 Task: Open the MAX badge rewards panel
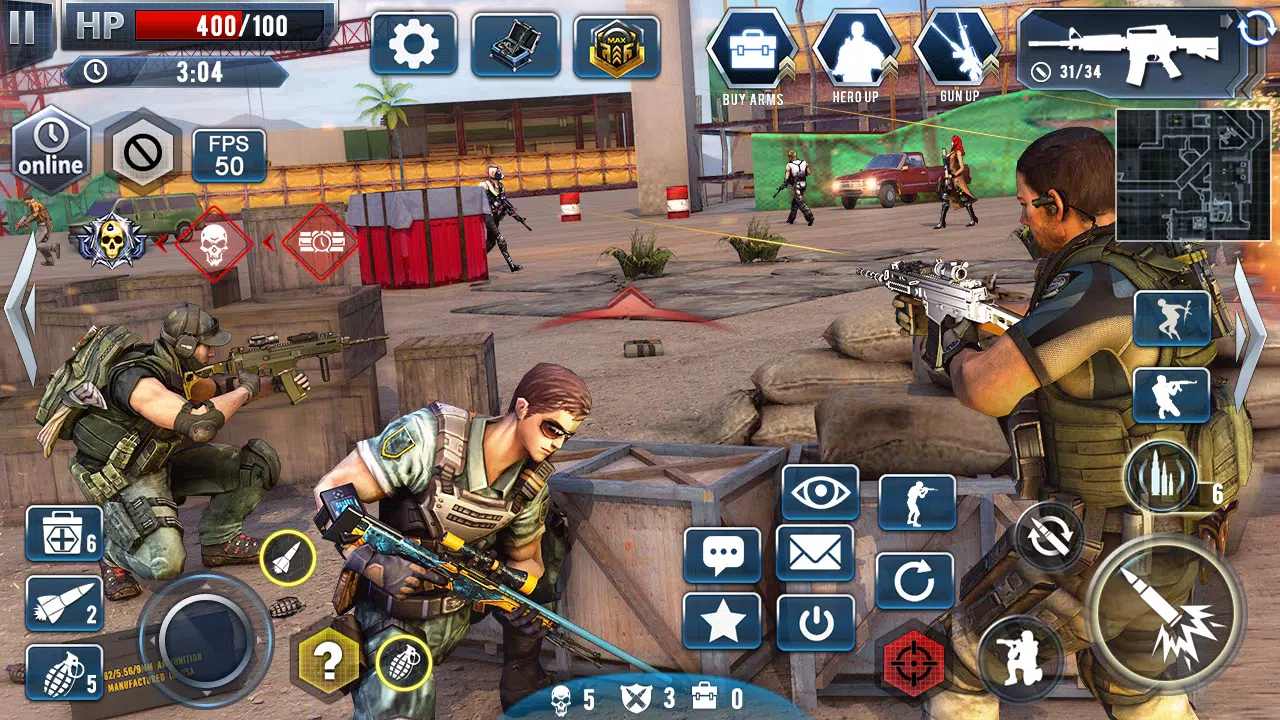point(617,44)
